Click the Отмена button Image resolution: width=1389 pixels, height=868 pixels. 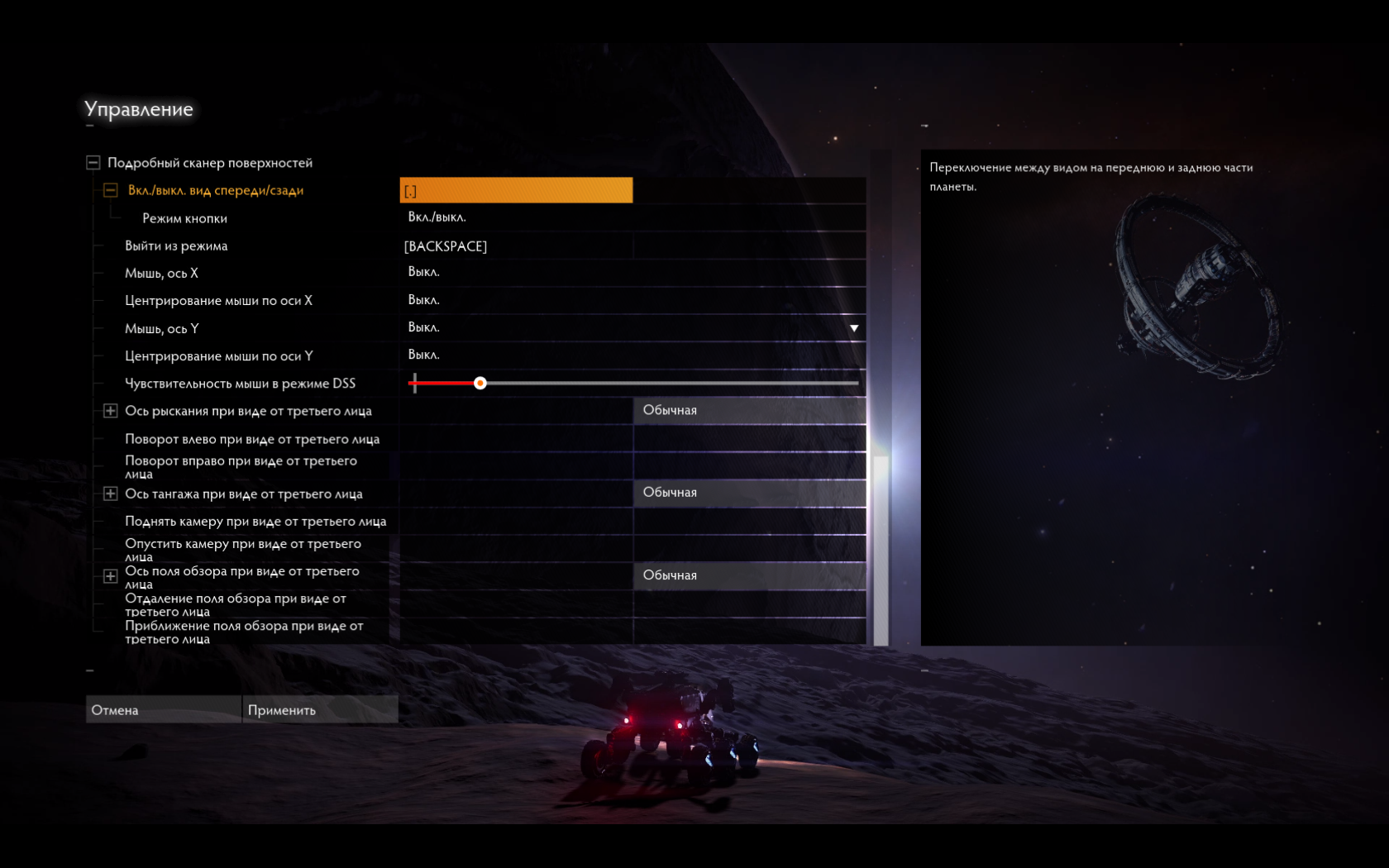click(x=163, y=710)
